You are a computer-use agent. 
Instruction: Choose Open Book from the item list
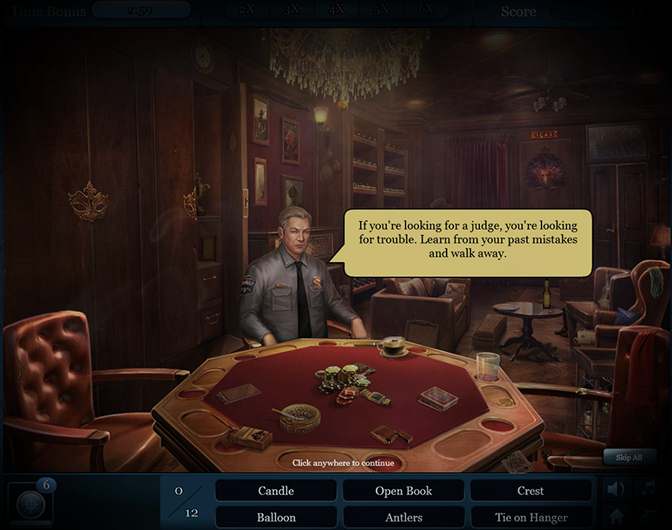pos(403,491)
